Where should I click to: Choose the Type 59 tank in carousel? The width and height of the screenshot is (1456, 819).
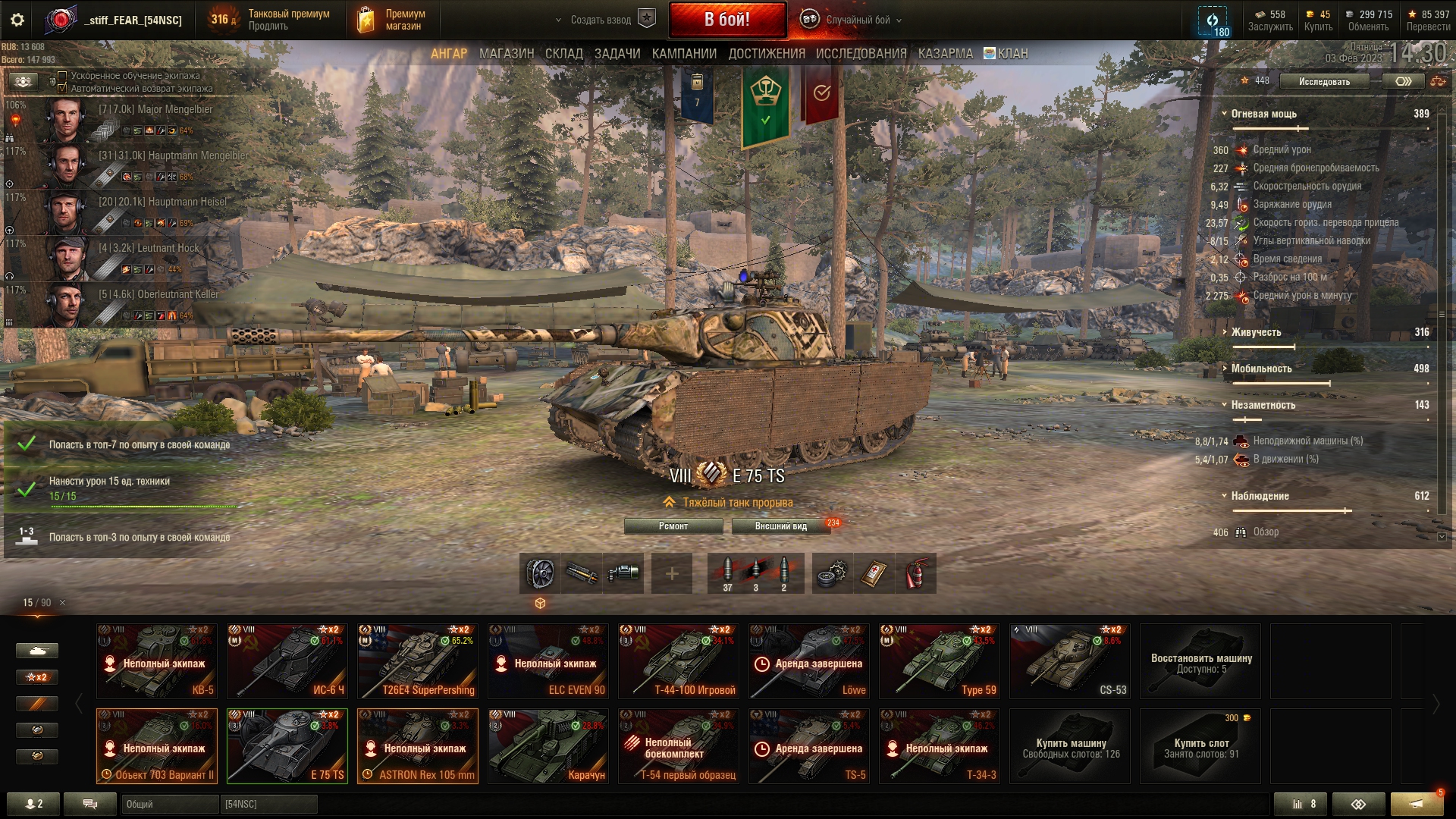(940, 661)
